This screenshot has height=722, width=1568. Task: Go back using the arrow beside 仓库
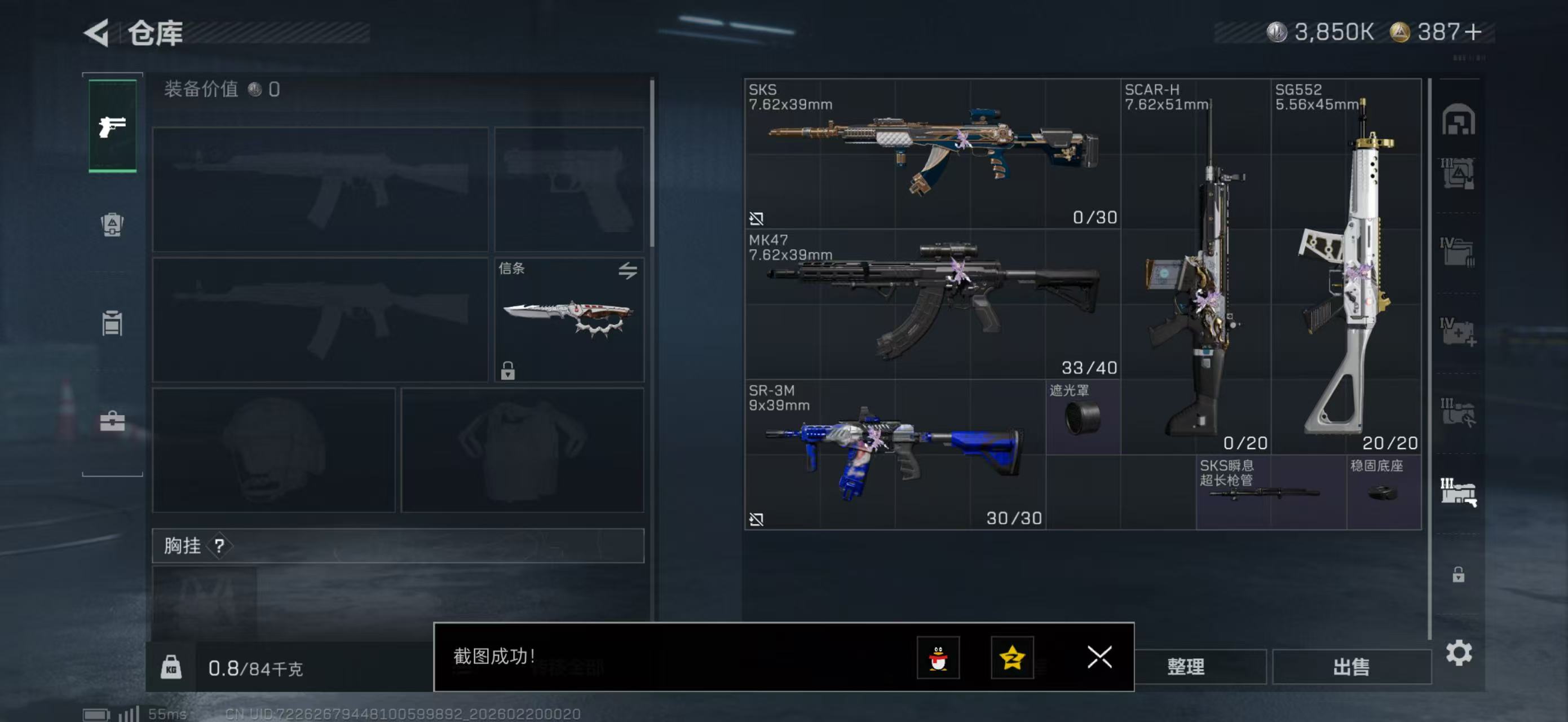coord(97,33)
